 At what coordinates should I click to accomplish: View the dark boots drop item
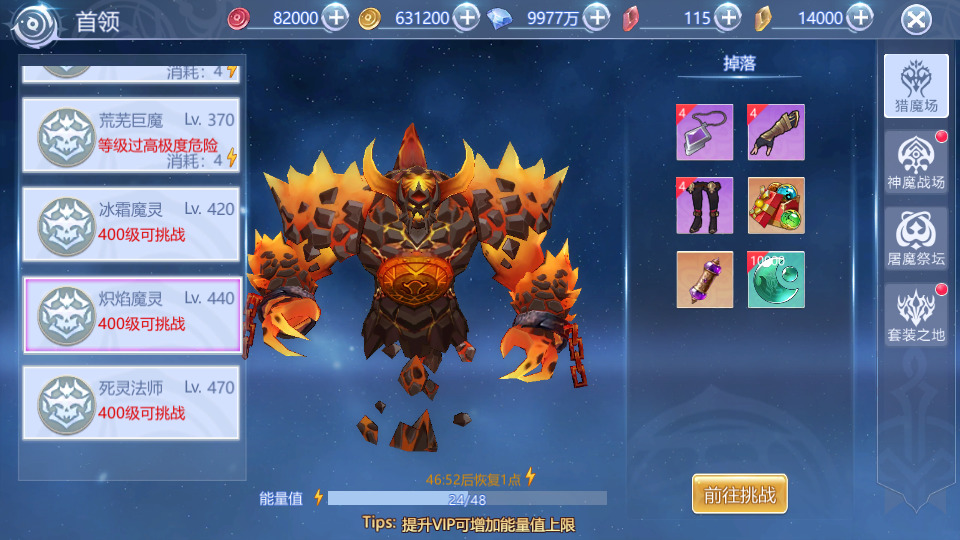(x=705, y=206)
